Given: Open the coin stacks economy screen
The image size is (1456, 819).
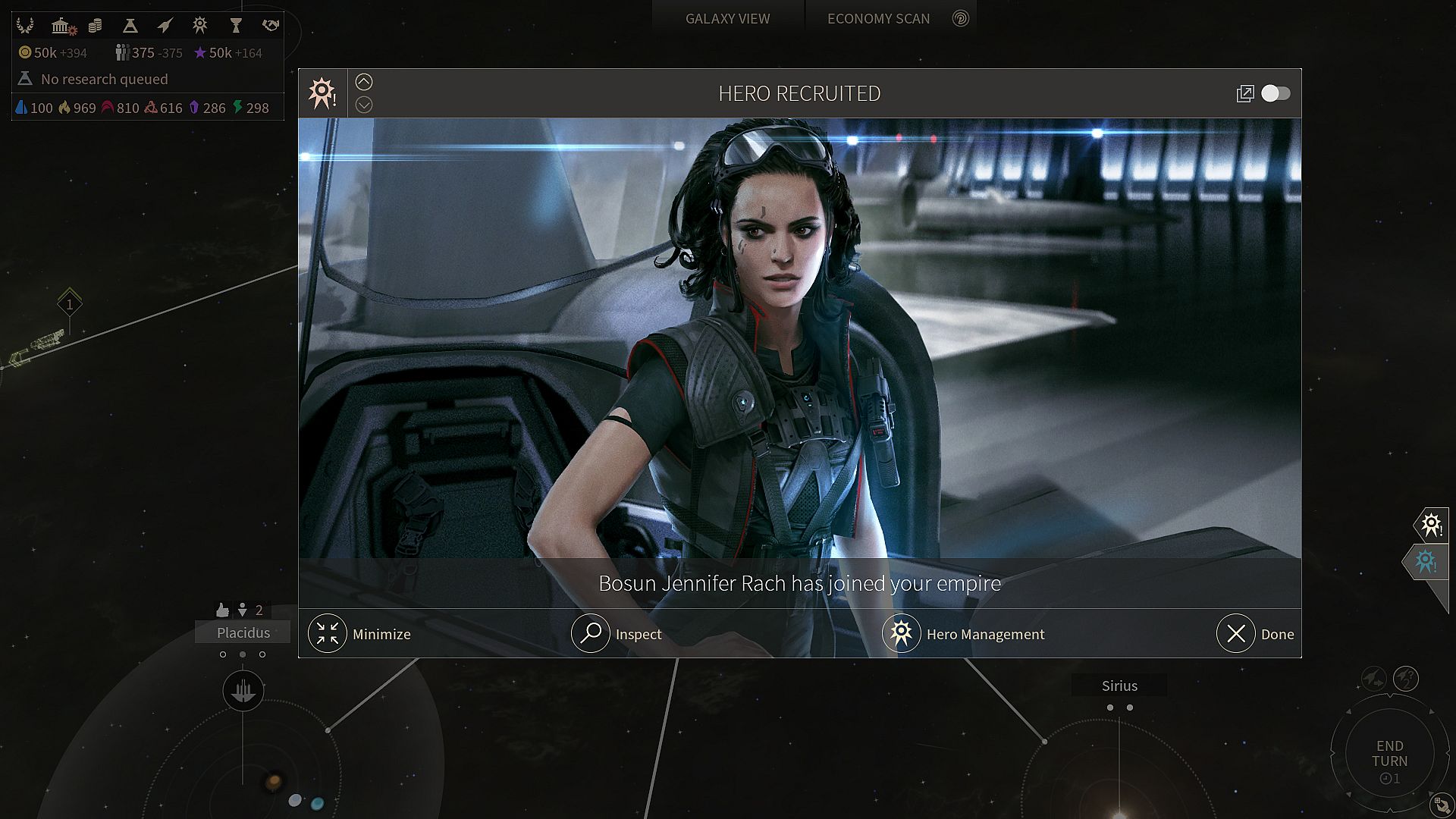Looking at the screenshot, I should [95, 26].
